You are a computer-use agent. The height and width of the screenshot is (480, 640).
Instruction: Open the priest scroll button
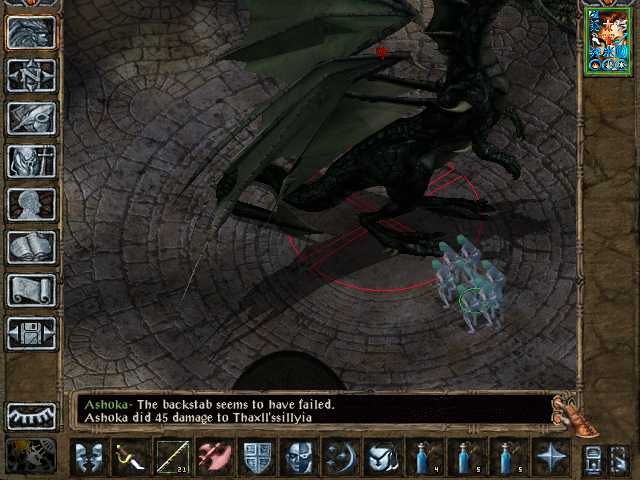click(x=31, y=290)
